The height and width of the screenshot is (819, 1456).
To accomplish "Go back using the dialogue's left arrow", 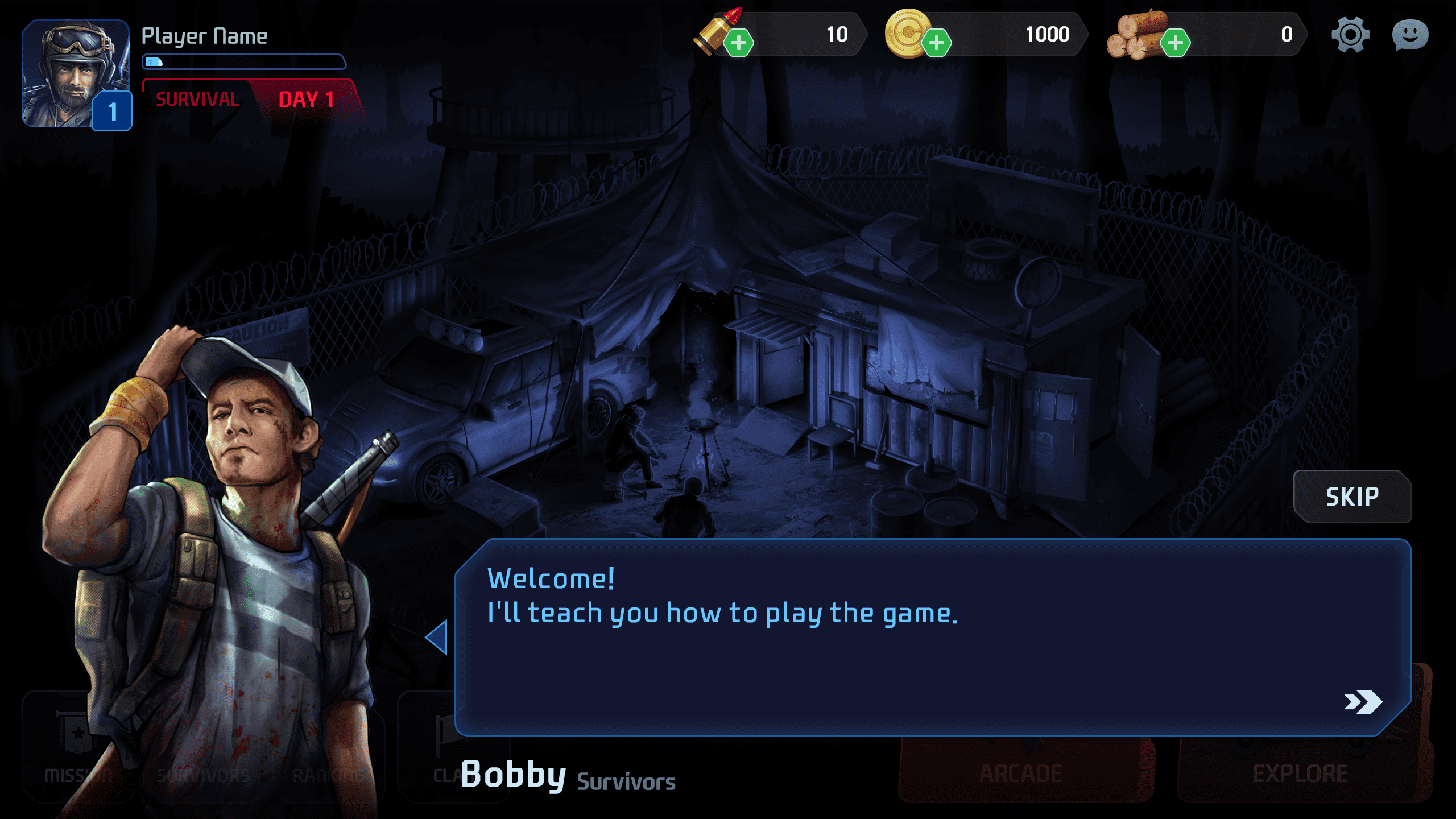I will pos(437,637).
